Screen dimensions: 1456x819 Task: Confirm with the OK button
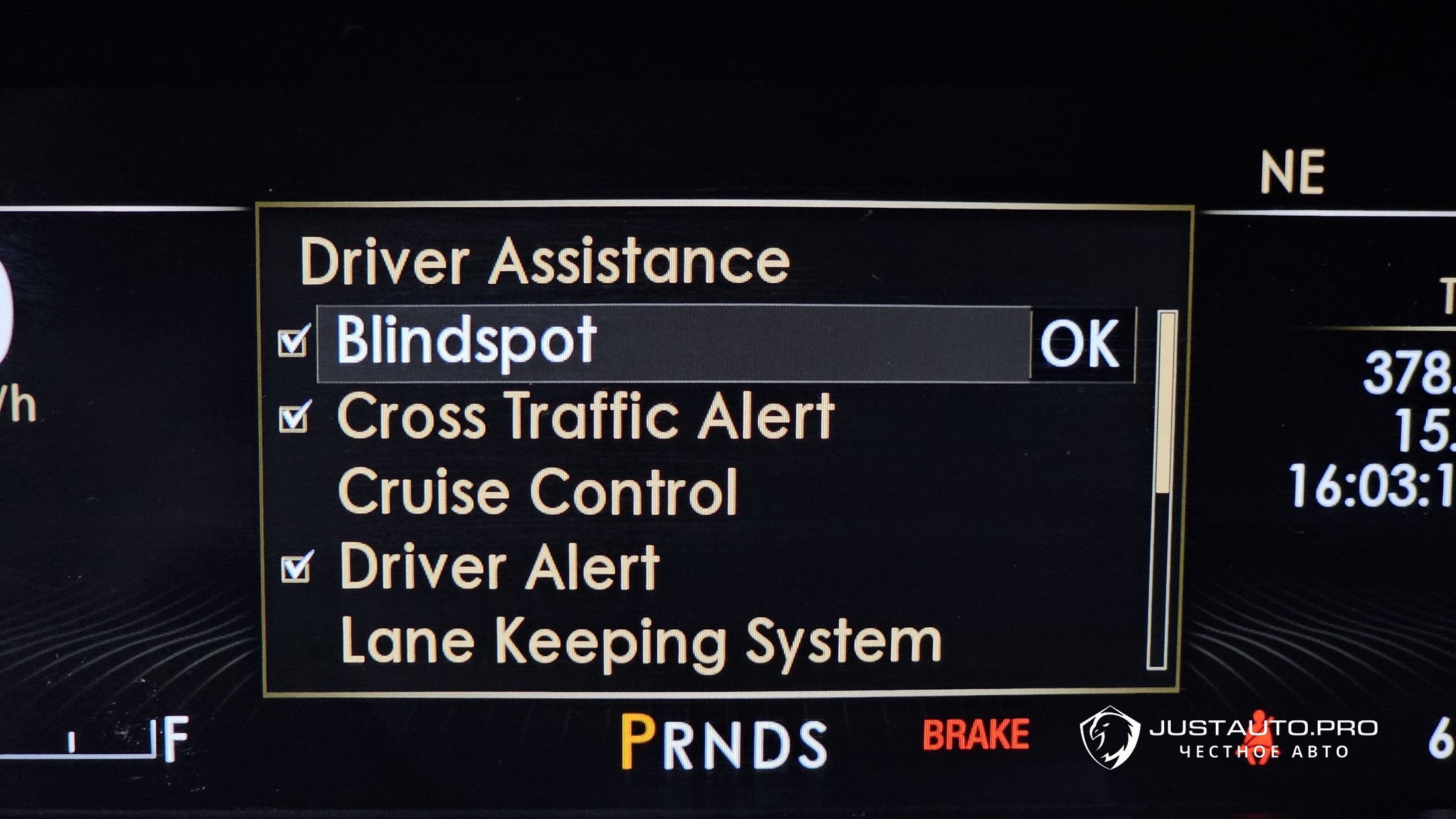(x=1081, y=344)
